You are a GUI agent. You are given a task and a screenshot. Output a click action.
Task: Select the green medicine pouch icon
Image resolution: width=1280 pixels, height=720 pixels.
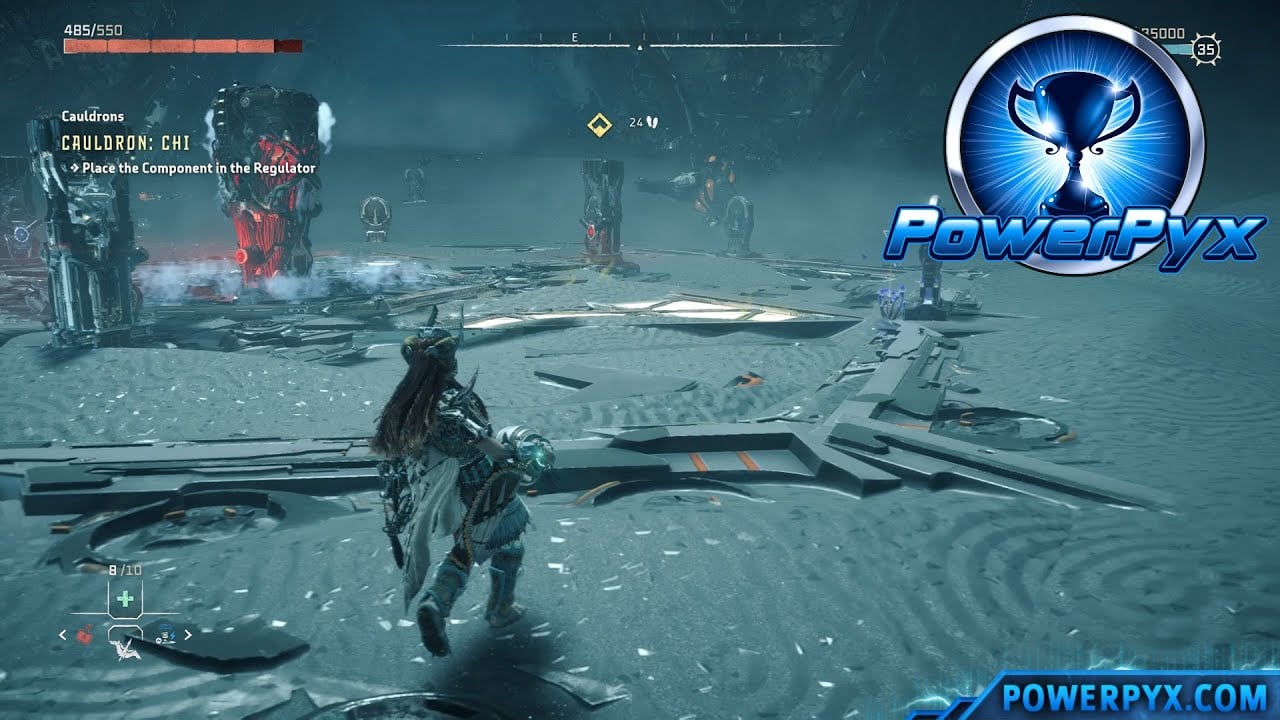[125, 597]
